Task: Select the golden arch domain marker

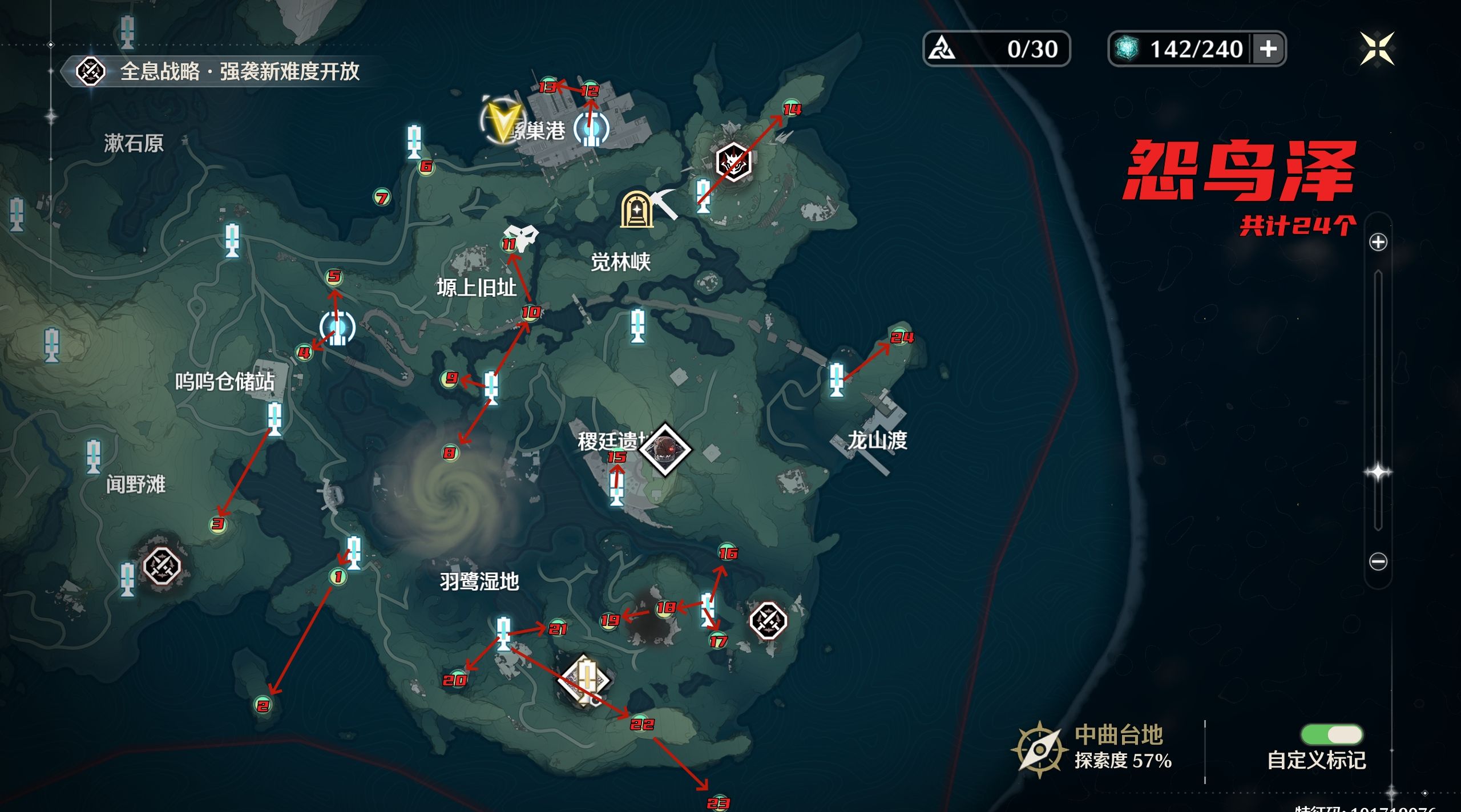Action: pyautogui.click(x=637, y=209)
